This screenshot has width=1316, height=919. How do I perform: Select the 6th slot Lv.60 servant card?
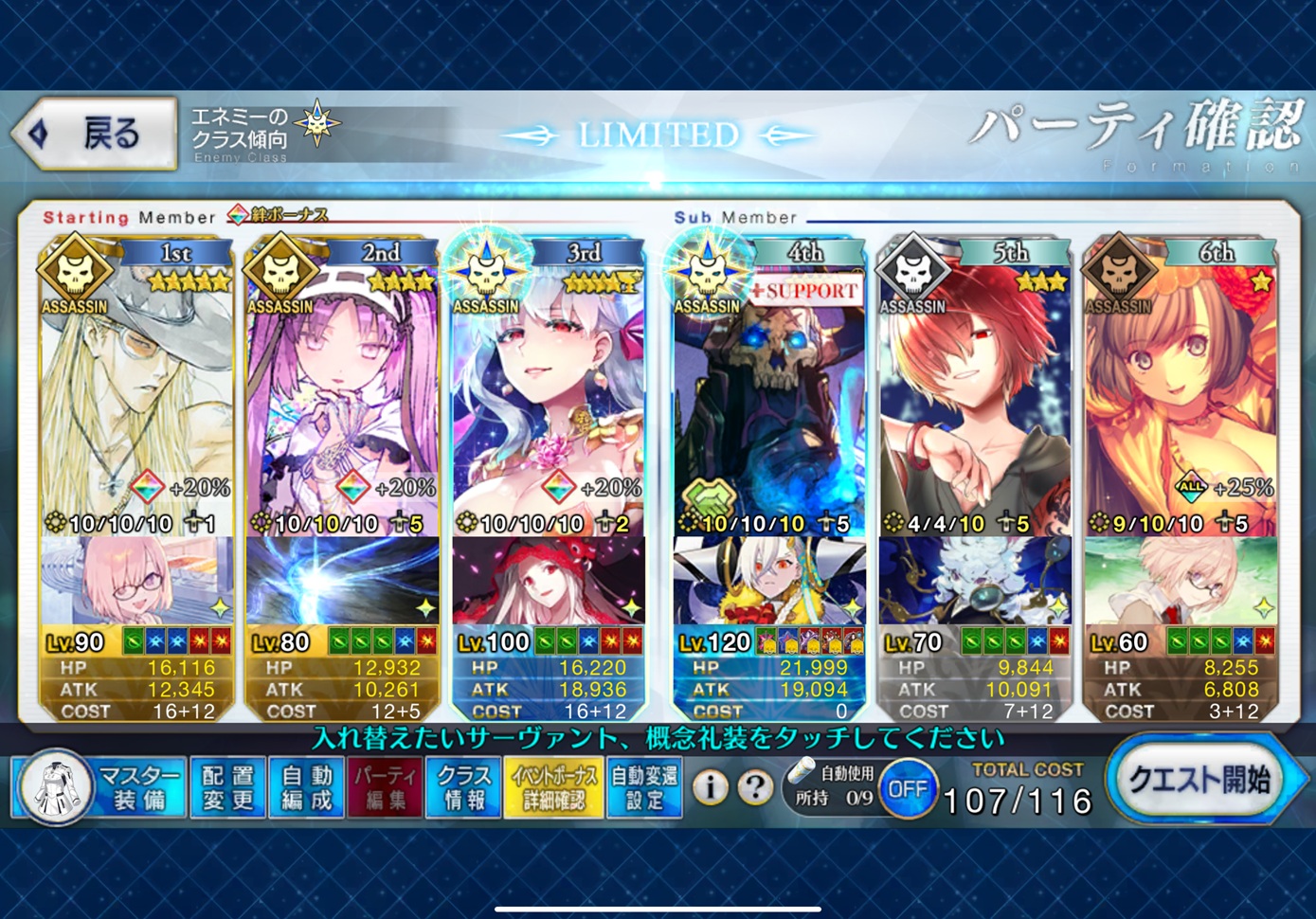pyautogui.click(x=1181, y=398)
